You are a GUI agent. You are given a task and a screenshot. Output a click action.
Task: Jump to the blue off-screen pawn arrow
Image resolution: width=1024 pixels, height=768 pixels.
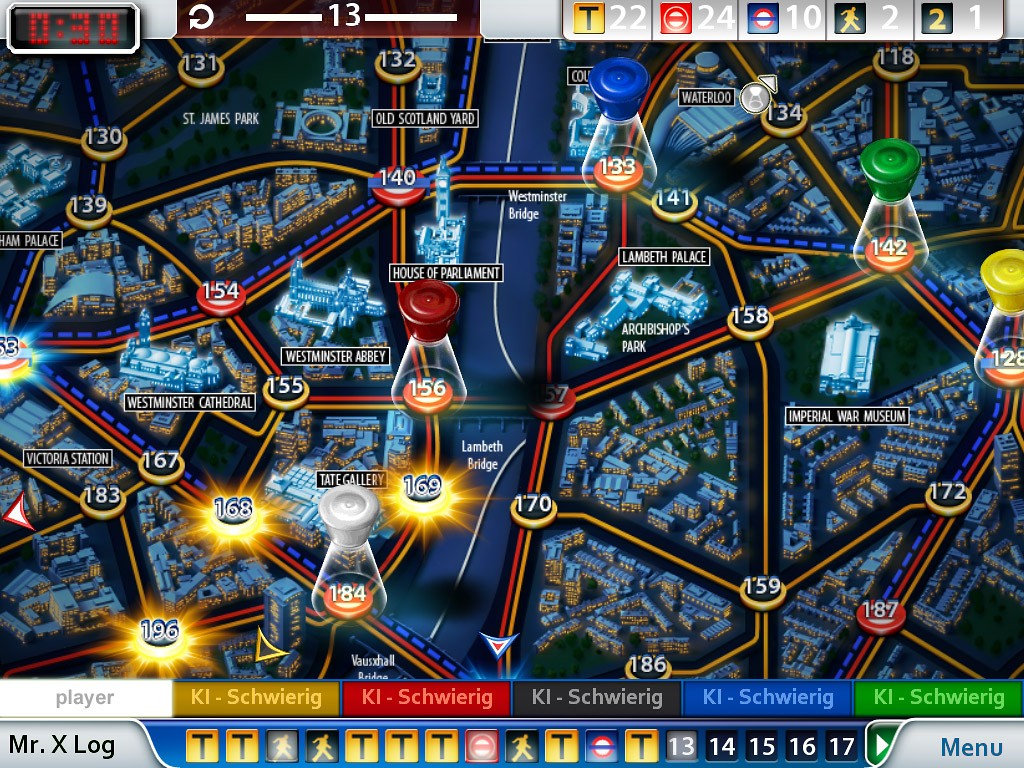494,644
